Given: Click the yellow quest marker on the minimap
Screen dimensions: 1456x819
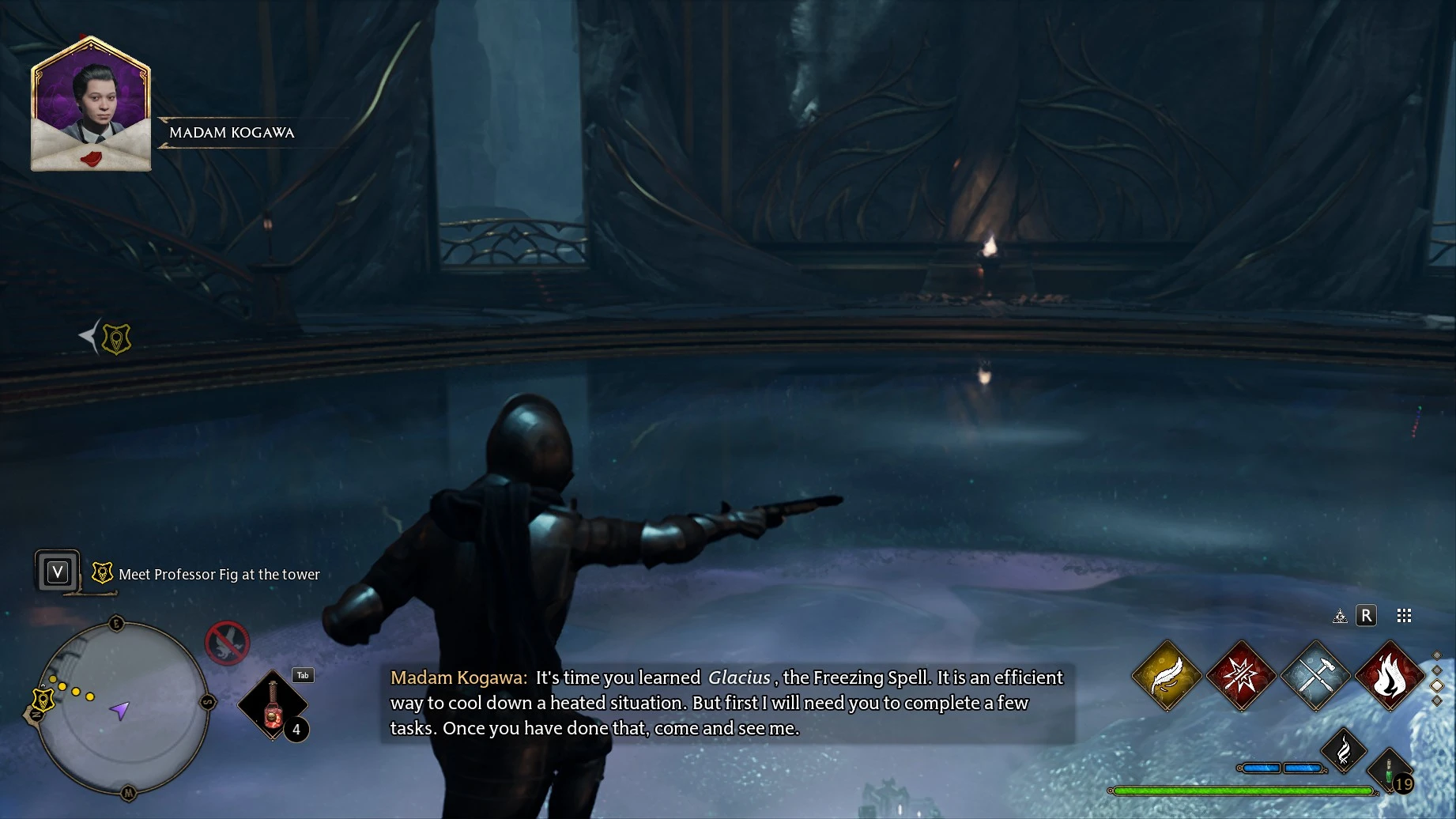Looking at the screenshot, I should tap(42, 700).
